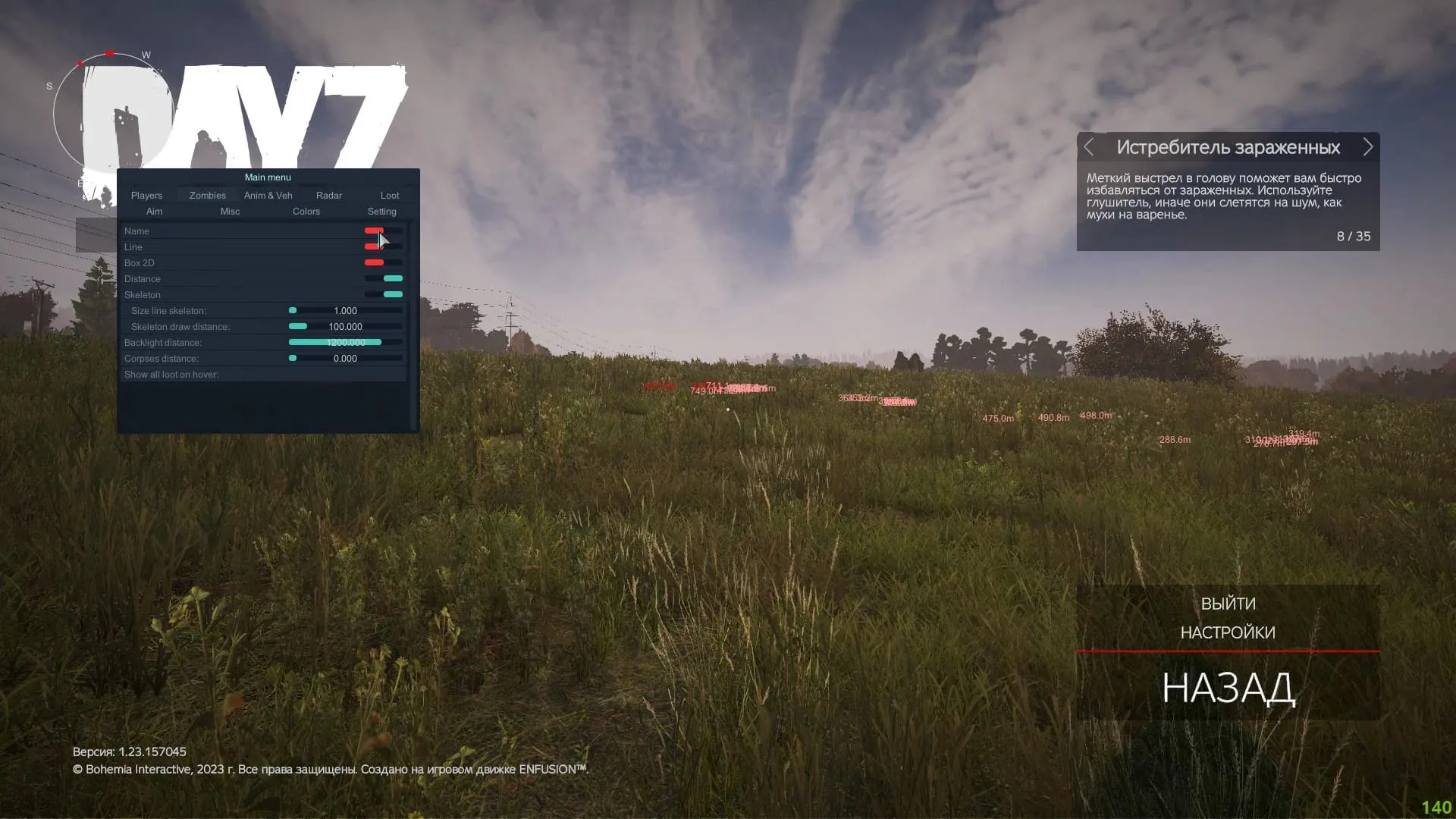Switch to the Players tab
This screenshot has width=1456, height=819.
point(146,195)
